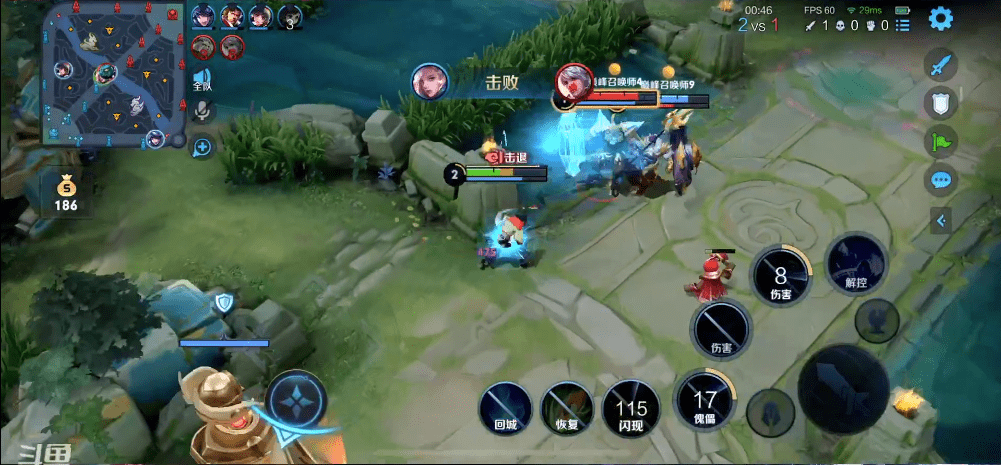Activate the 回城 recall skill
The width and height of the screenshot is (1001, 465).
point(505,408)
